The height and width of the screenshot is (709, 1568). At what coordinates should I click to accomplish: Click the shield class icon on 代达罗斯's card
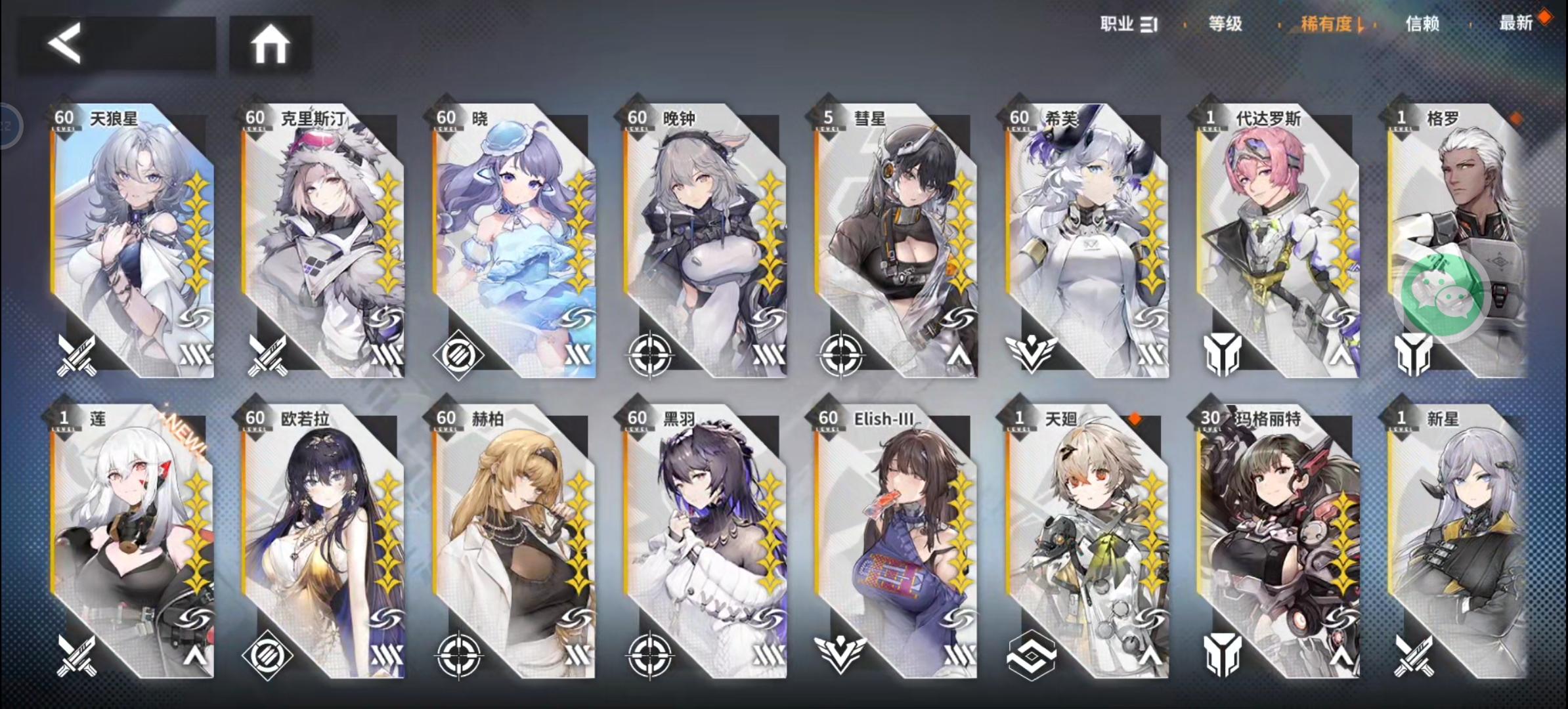tap(1223, 355)
